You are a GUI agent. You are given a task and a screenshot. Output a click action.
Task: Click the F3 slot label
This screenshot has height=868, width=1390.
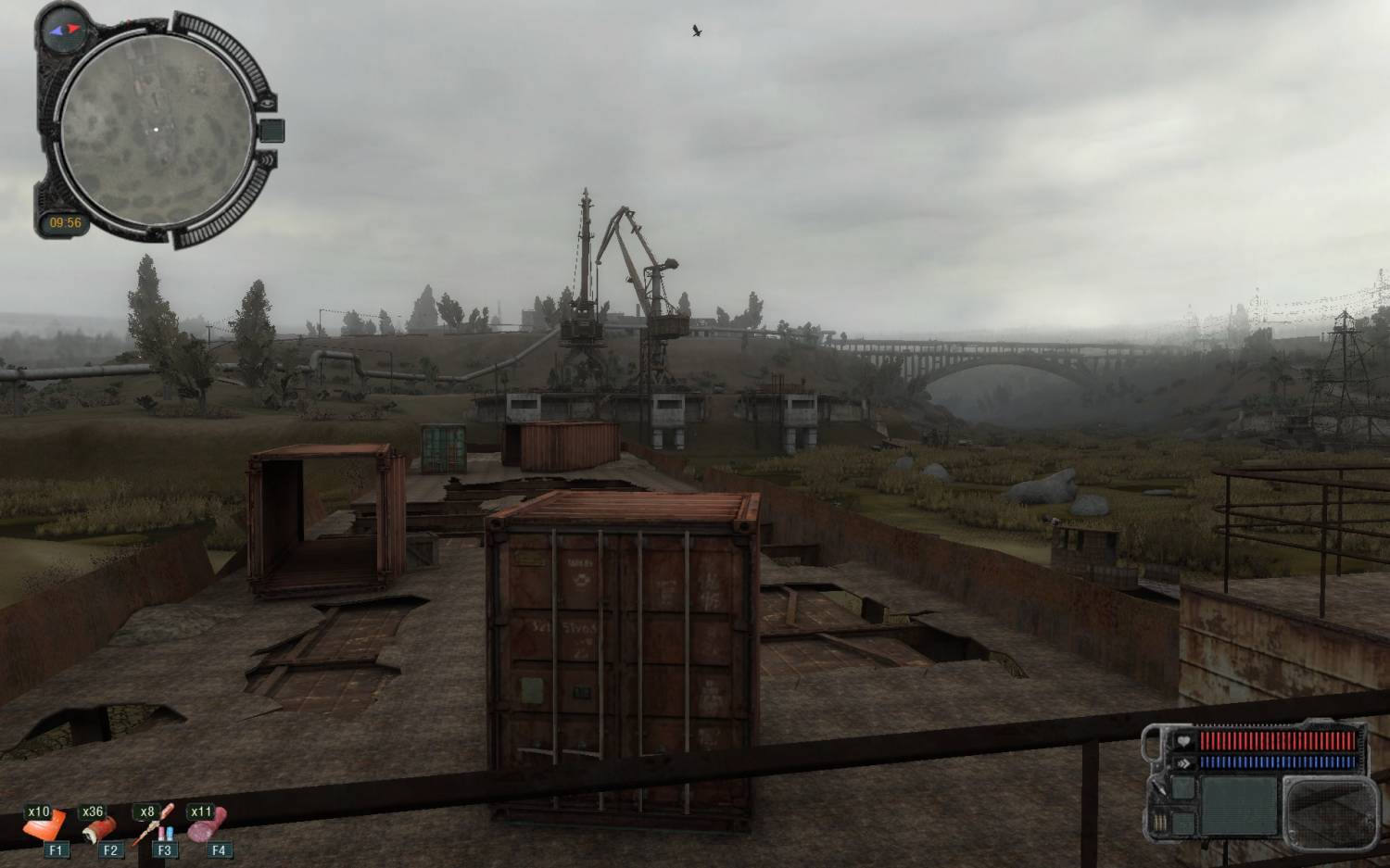pos(166,849)
